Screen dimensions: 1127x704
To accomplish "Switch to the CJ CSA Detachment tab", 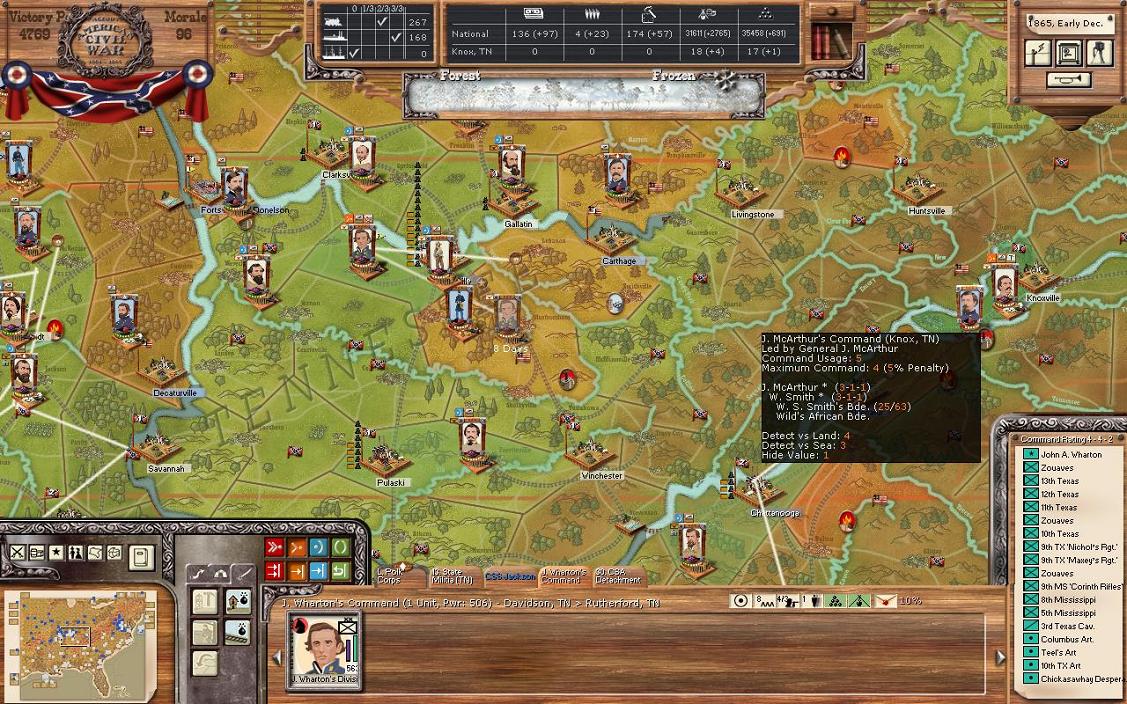I will pyautogui.click(x=618, y=576).
